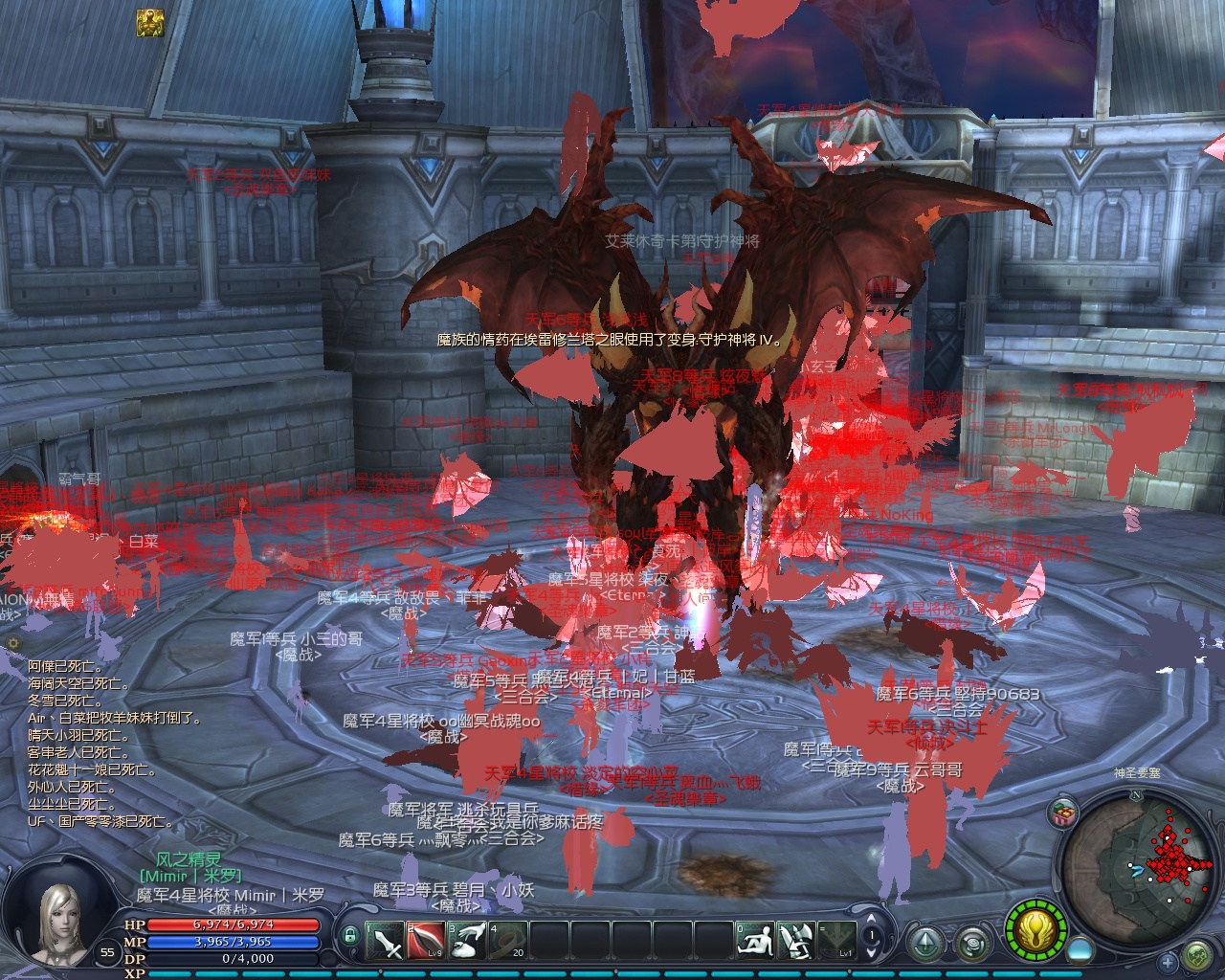Open the gift box icon beside the minimap
This screenshot has height=980, width=1225.
click(1061, 813)
